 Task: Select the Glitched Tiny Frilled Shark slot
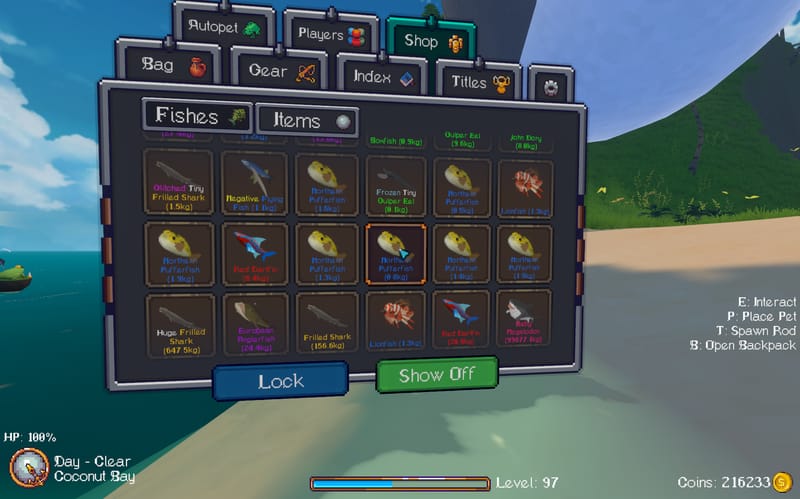point(178,182)
